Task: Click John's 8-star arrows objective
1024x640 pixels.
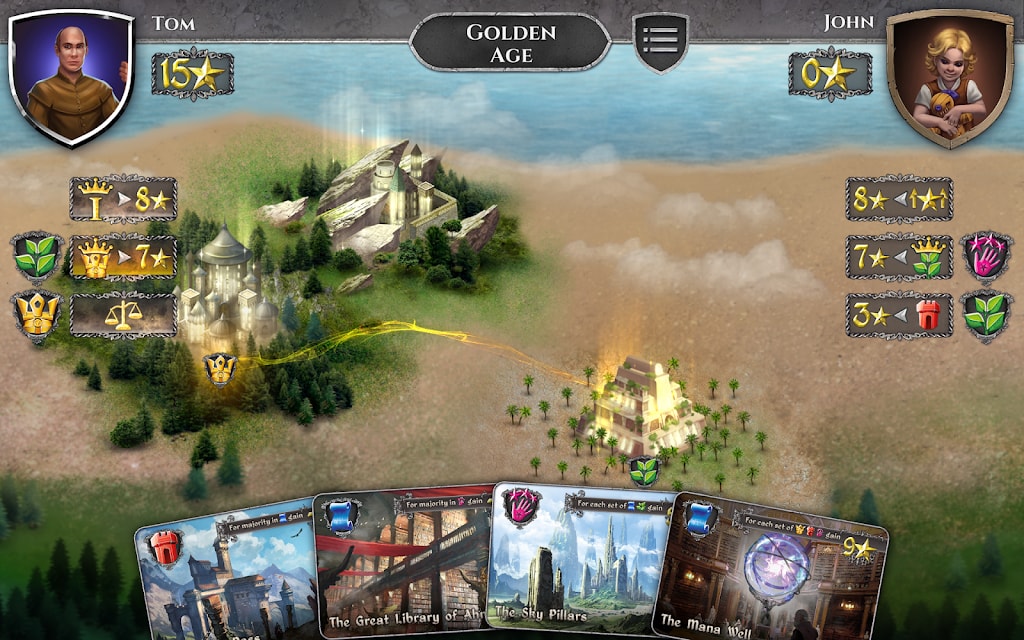Action: [899, 199]
